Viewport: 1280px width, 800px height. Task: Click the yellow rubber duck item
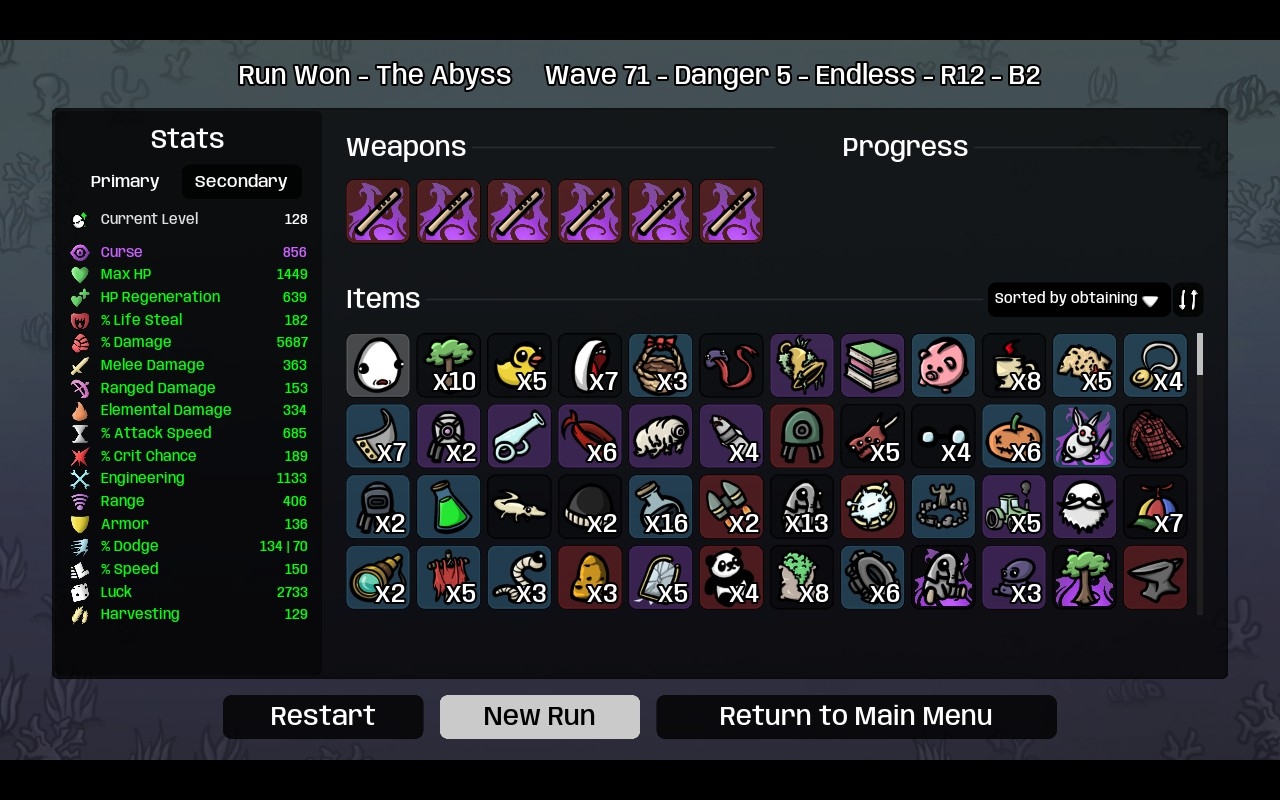click(x=519, y=365)
